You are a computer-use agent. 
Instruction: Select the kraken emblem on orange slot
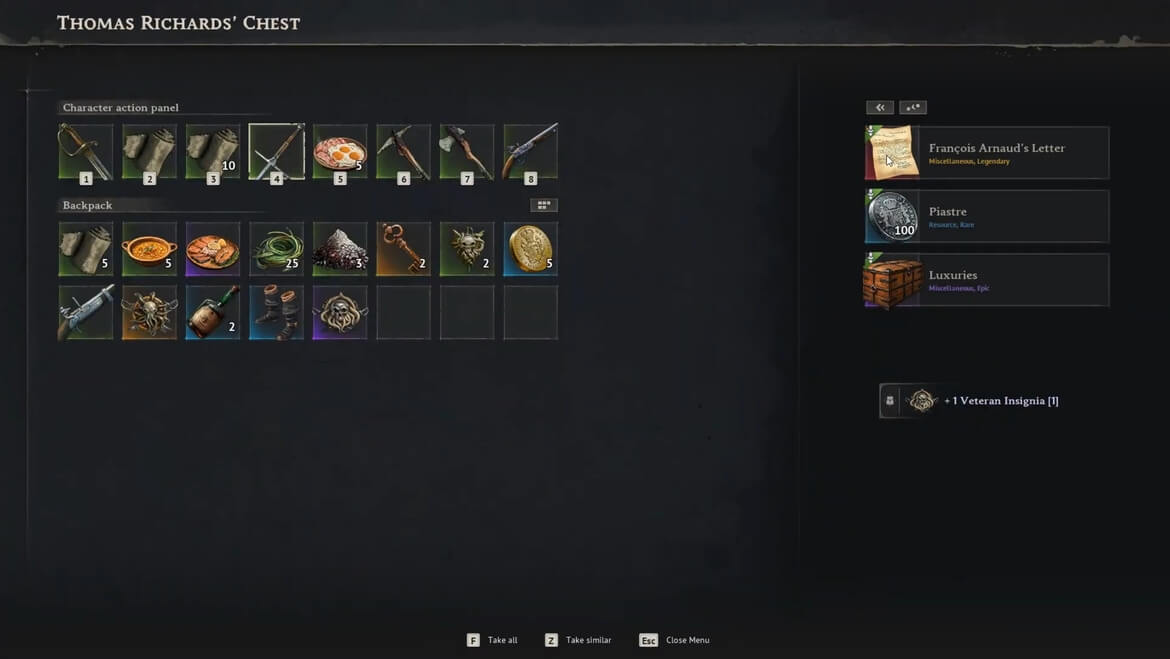click(149, 312)
